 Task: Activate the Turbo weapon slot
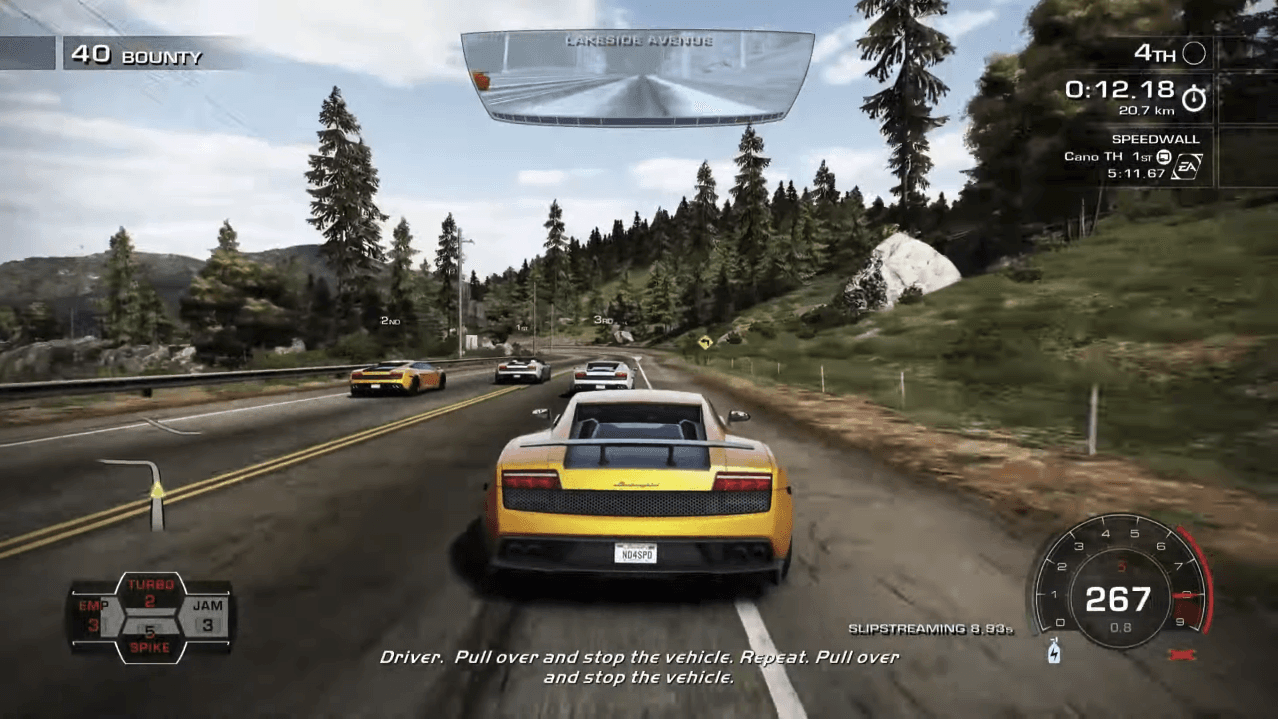pos(150,592)
